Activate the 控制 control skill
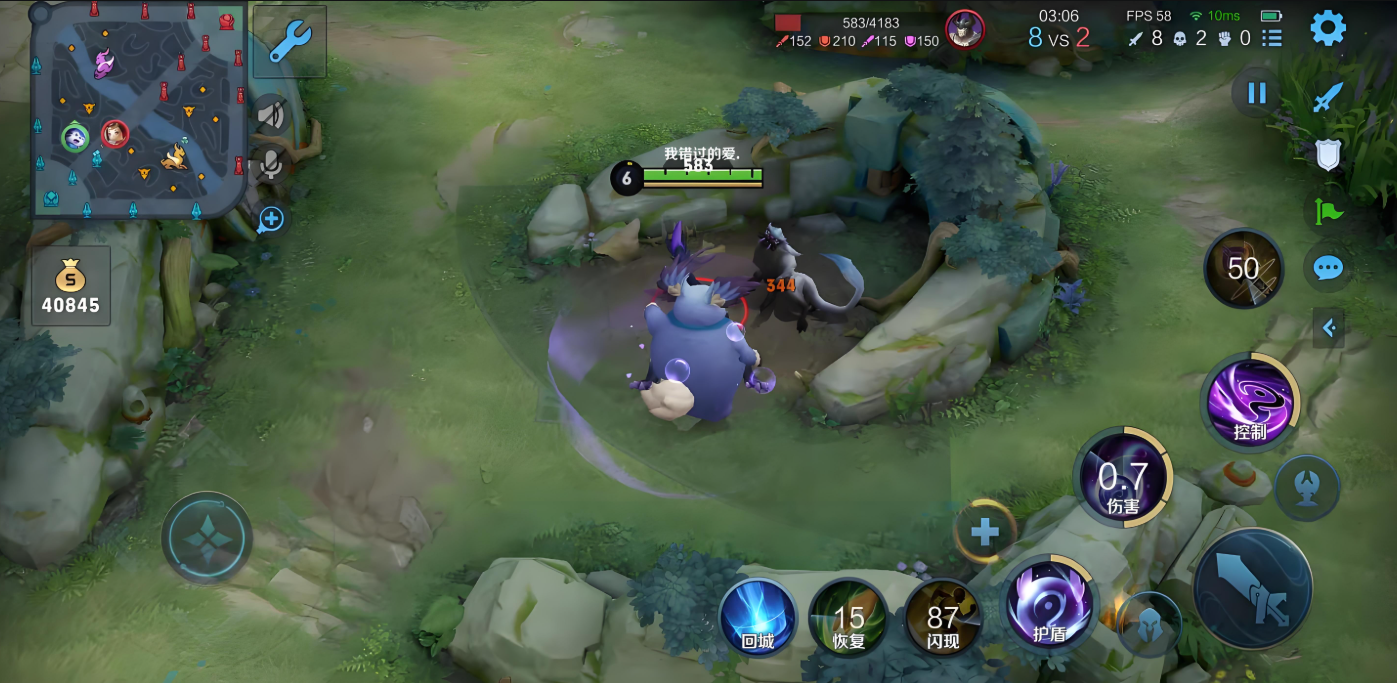1397x683 pixels. (1250, 402)
